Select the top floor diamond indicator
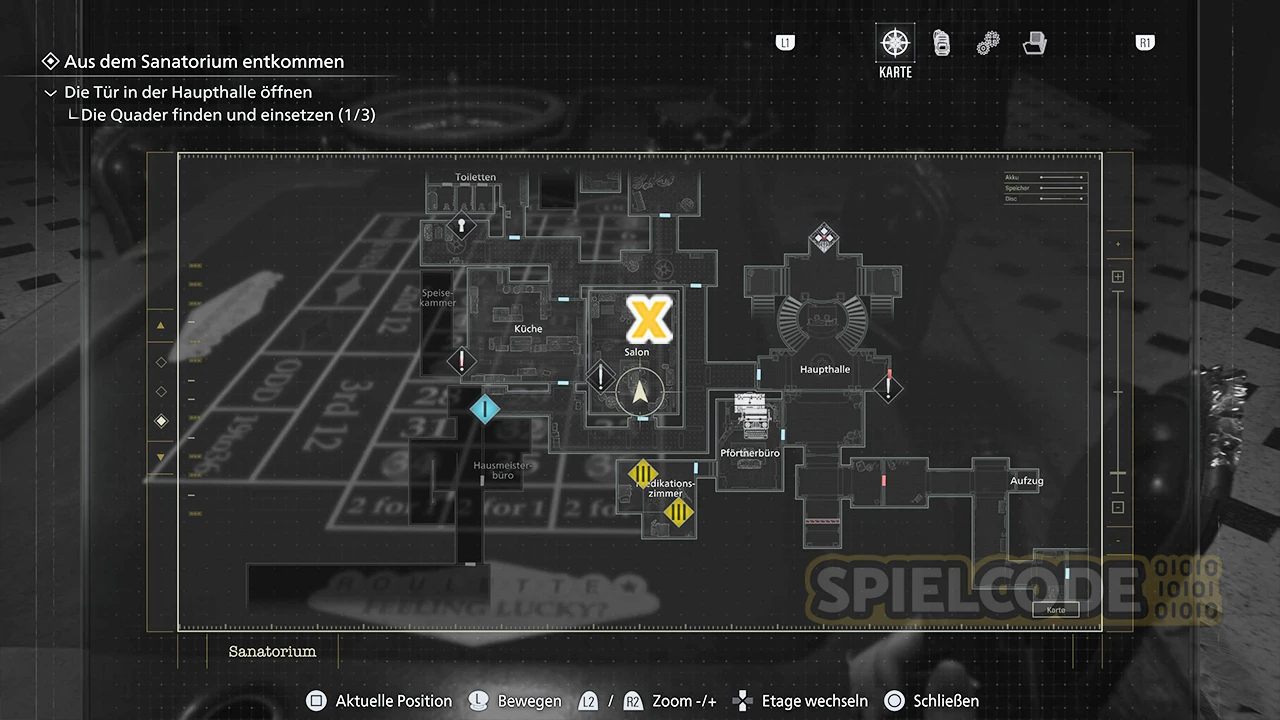Screen dimensions: 1280x720 pos(161,361)
